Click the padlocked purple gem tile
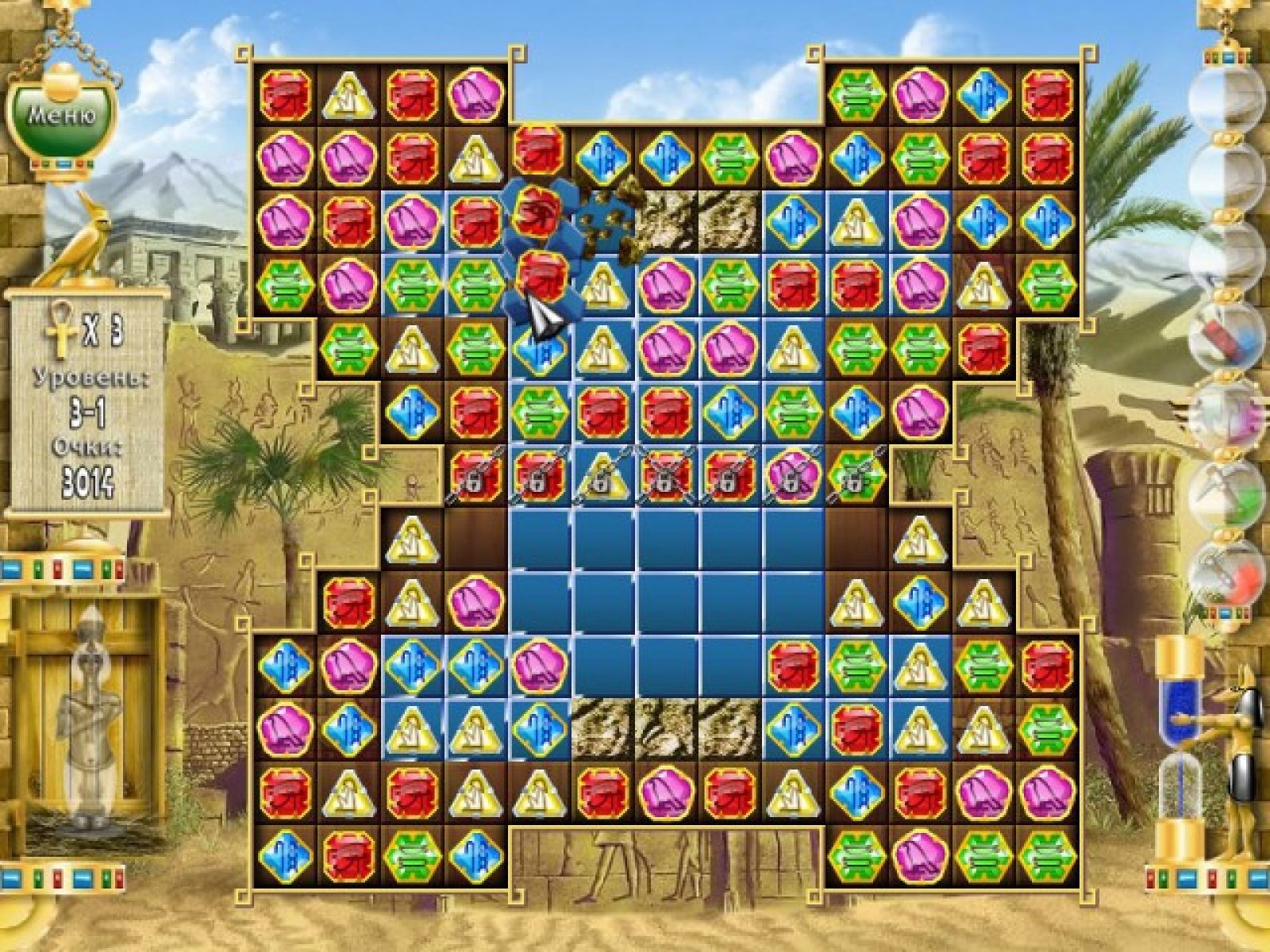 click(x=793, y=476)
